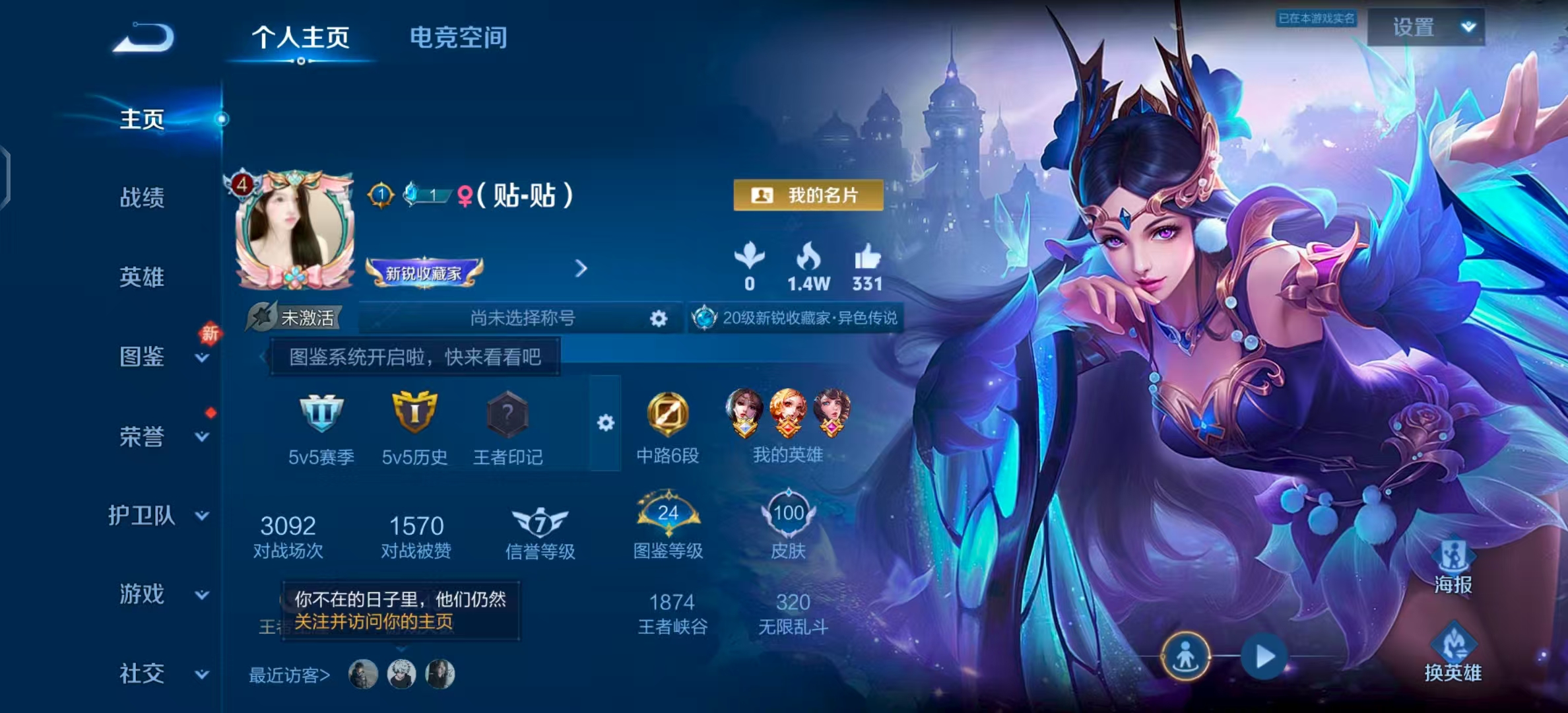The image size is (1568, 713).
Task: Open 我的名片 card button
Action: (808, 195)
